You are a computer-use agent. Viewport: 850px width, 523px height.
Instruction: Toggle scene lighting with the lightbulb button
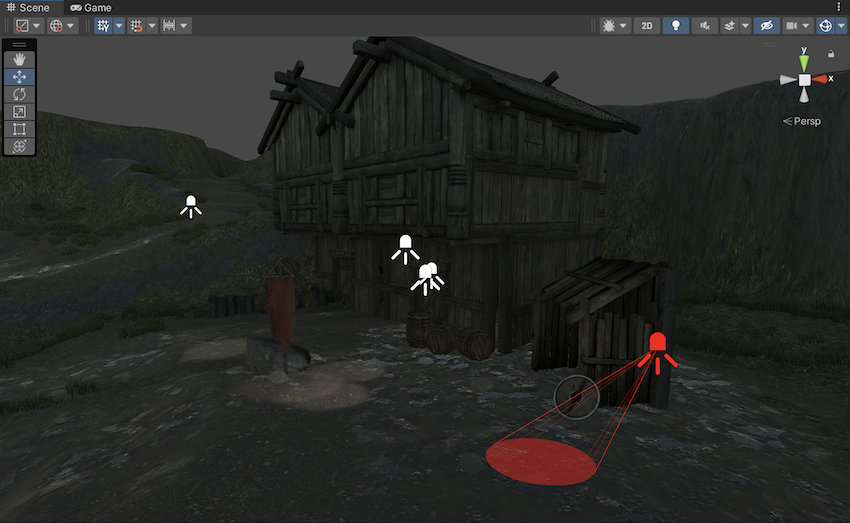tap(676, 26)
